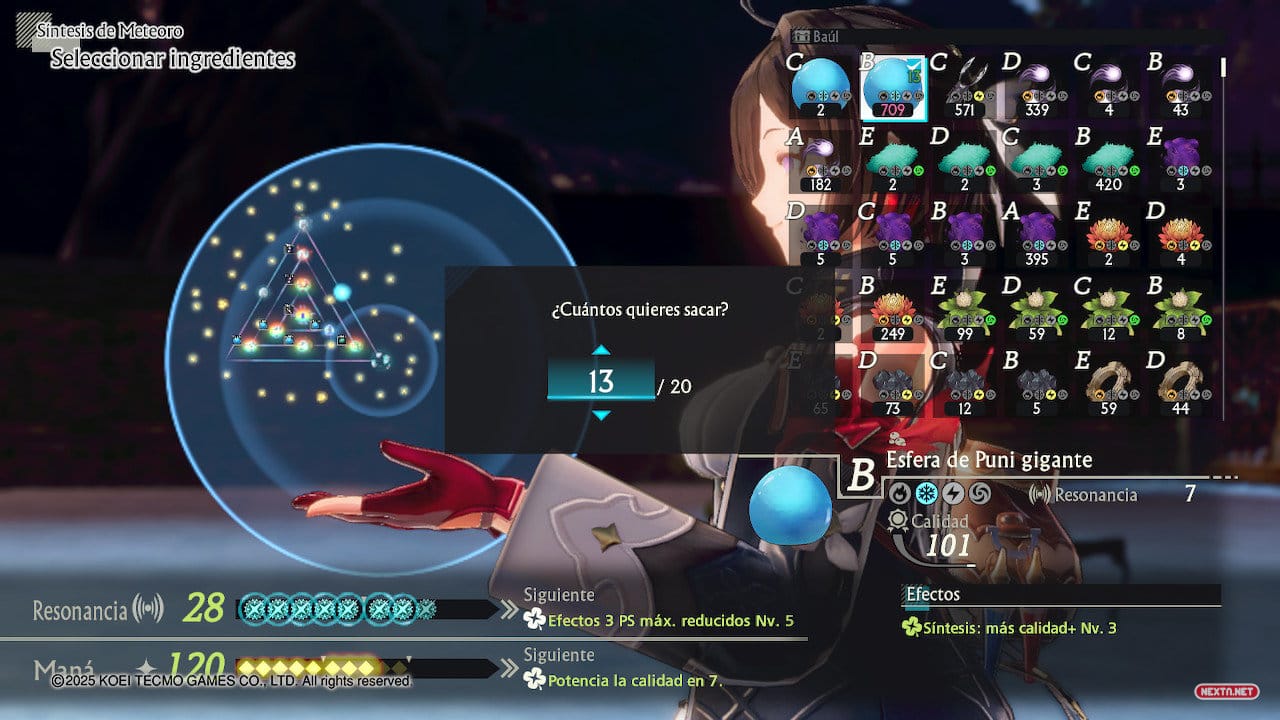Image resolution: width=1280 pixels, height=720 pixels.
Task: Select the rank E beige ring with 59
Action: click(x=1109, y=385)
